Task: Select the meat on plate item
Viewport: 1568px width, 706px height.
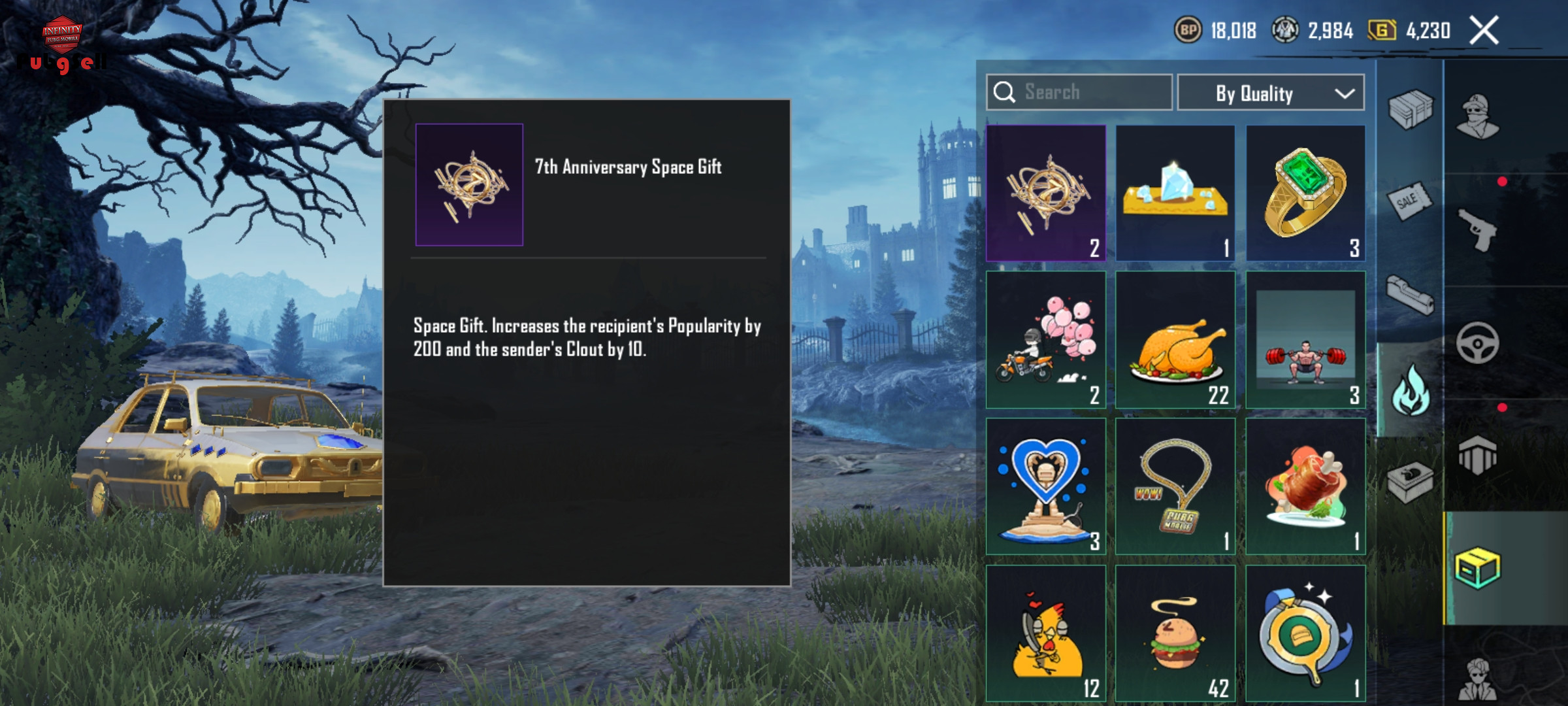Action: pos(1305,486)
